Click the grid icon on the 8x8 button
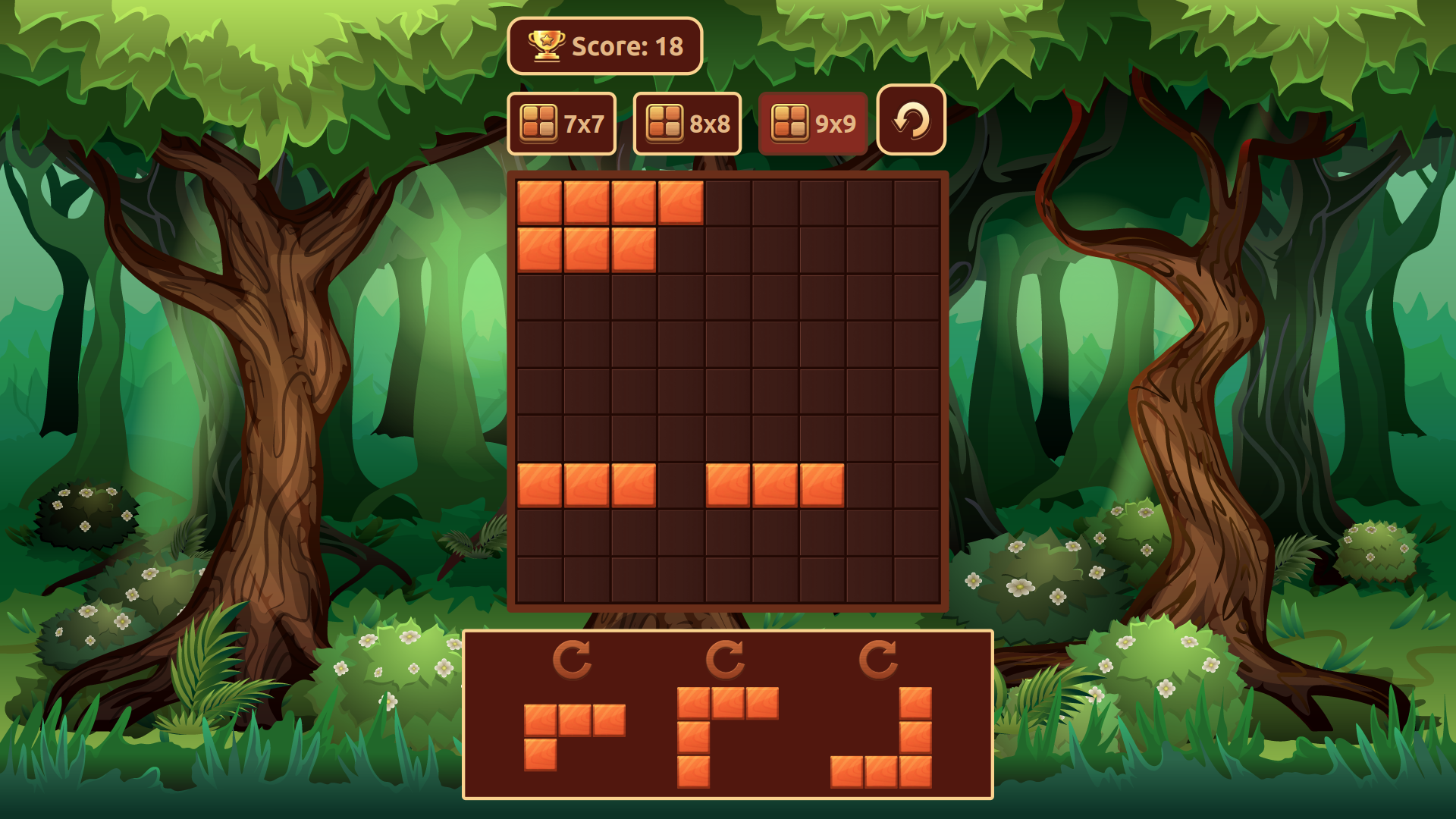The width and height of the screenshot is (1456, 819). [665, 121]
